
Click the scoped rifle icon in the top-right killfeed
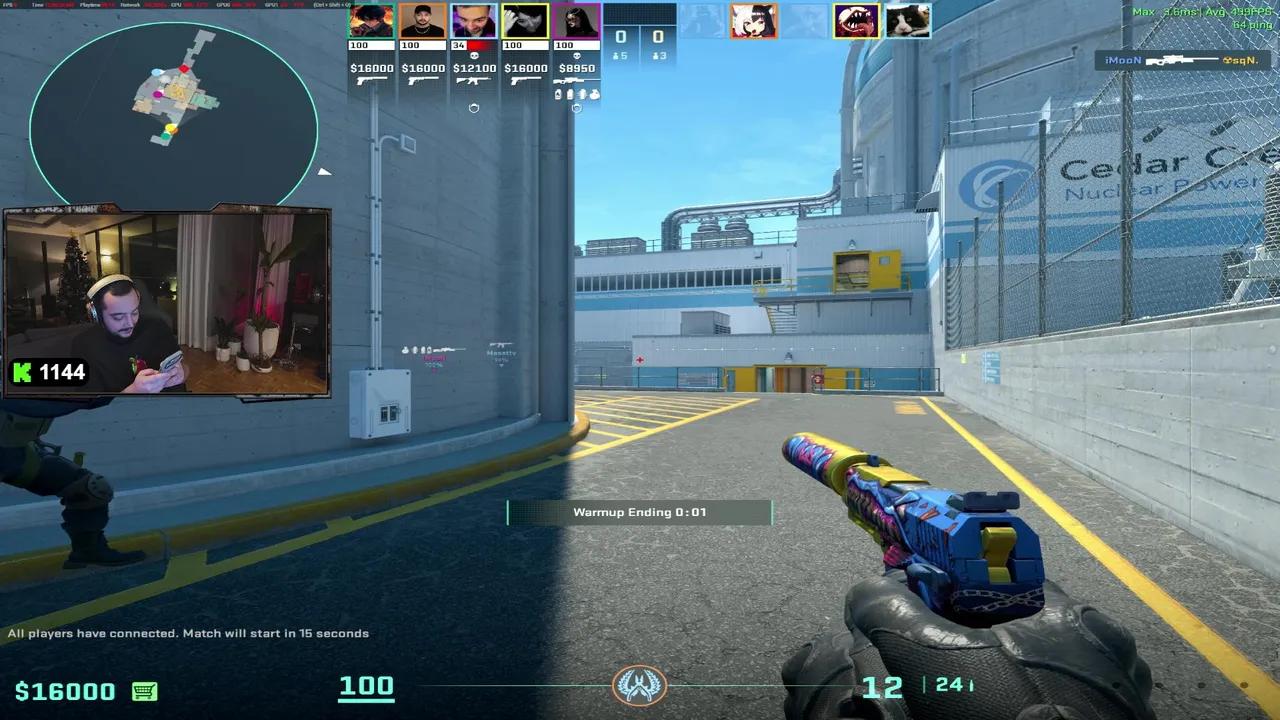[x=1183, y=60]
